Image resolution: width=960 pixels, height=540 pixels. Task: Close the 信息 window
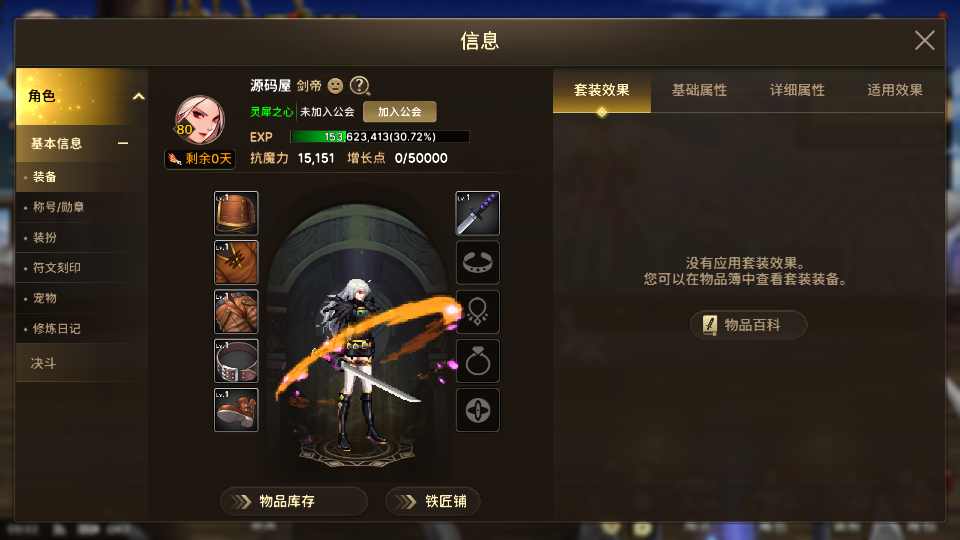pos(924,40)
